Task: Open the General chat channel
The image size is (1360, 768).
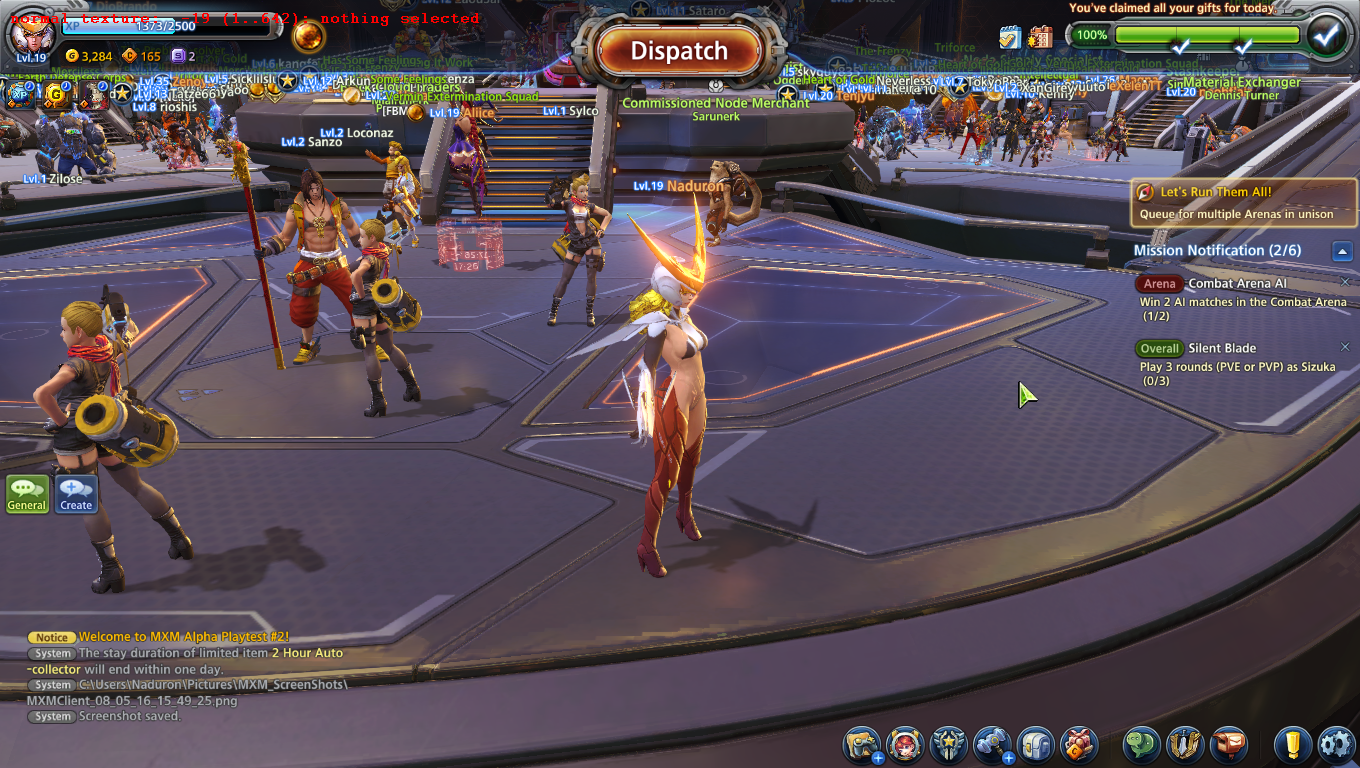Action: point(27,494)
